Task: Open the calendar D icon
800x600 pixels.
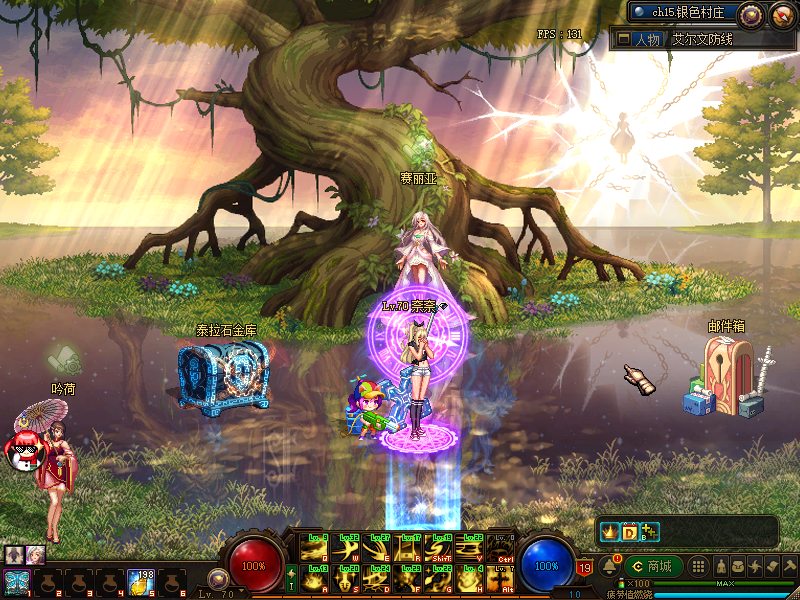Action: 629,532
